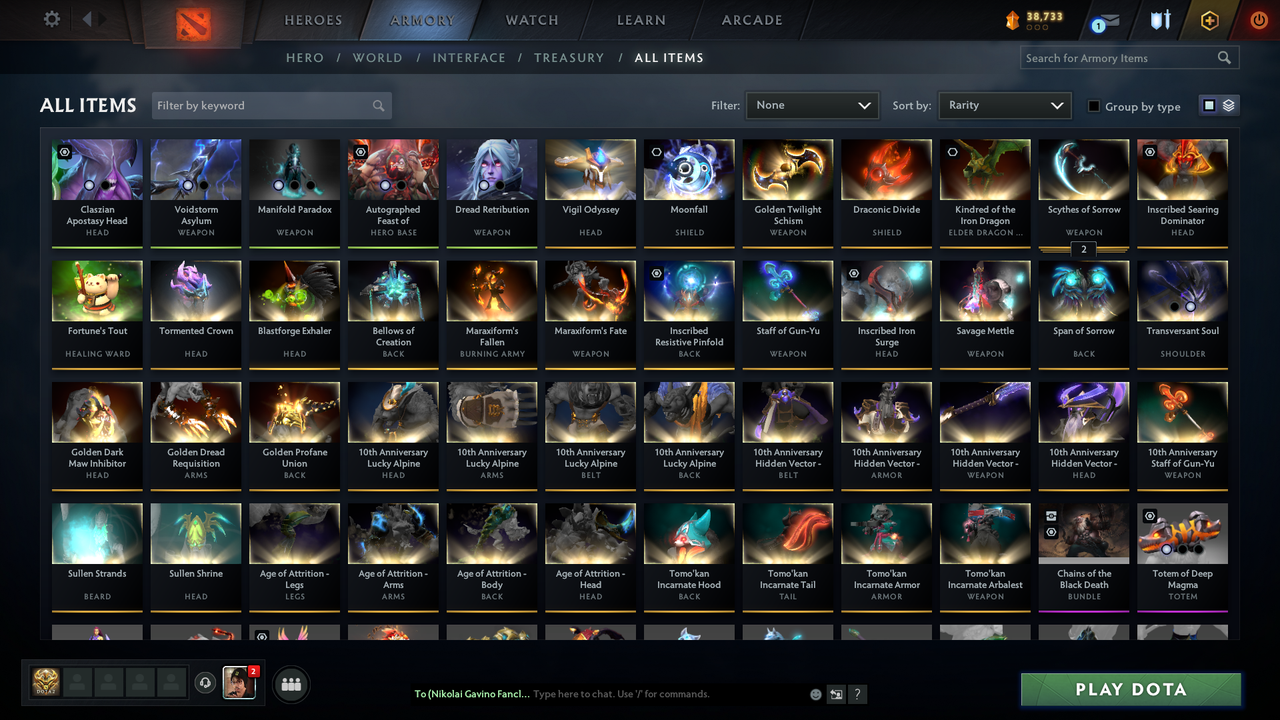Click the power/exit icon
1280x720 pixels.
point(1257,19)
